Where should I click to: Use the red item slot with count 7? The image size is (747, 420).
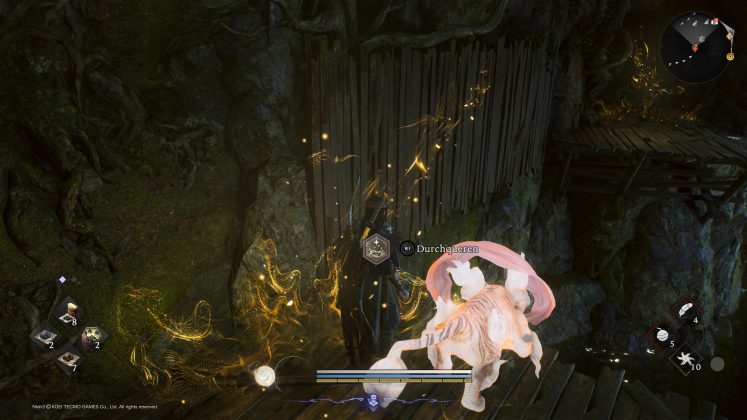pos(67,360)
